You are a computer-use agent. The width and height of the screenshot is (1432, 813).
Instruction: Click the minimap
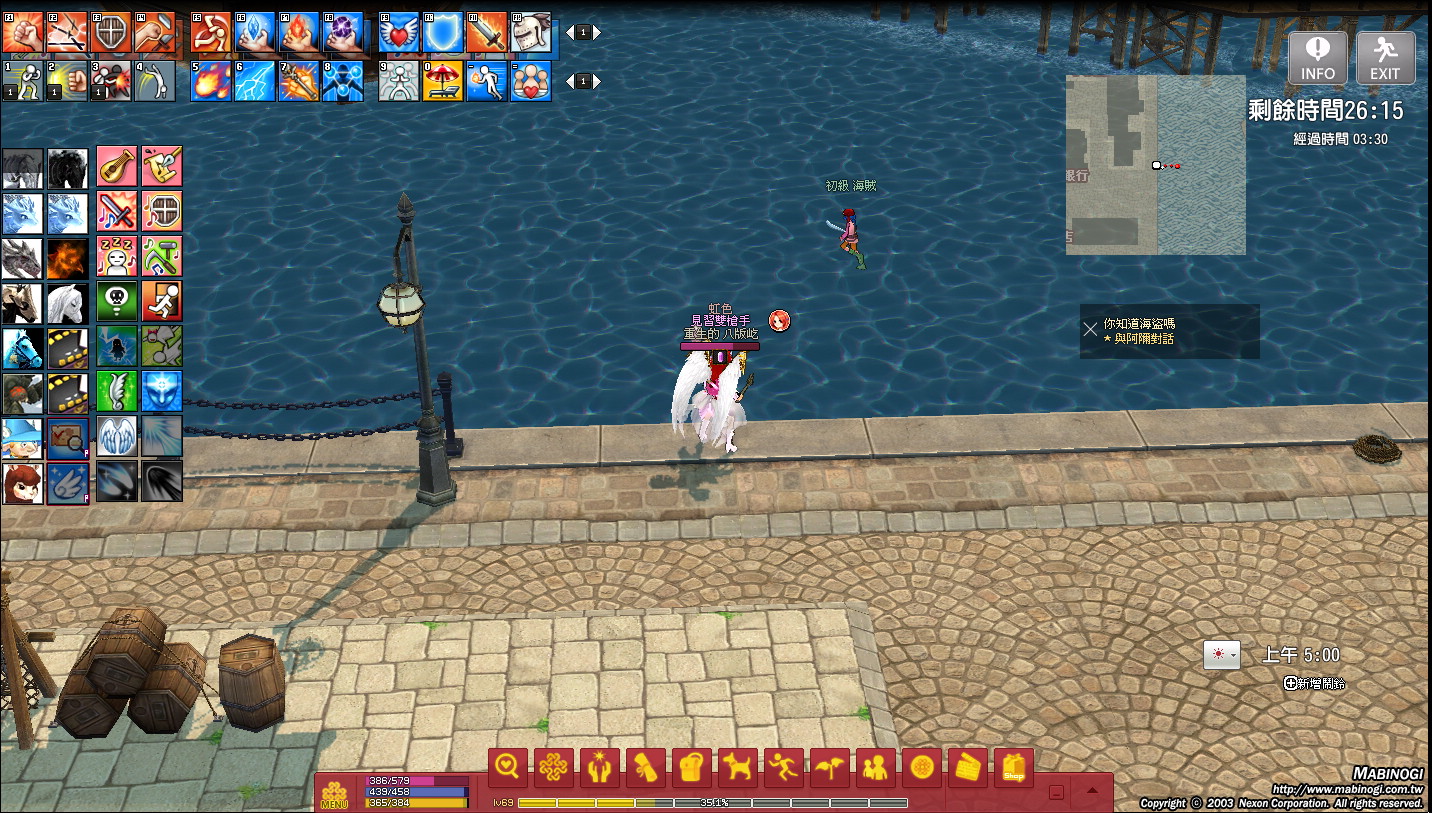point(1155,165)
